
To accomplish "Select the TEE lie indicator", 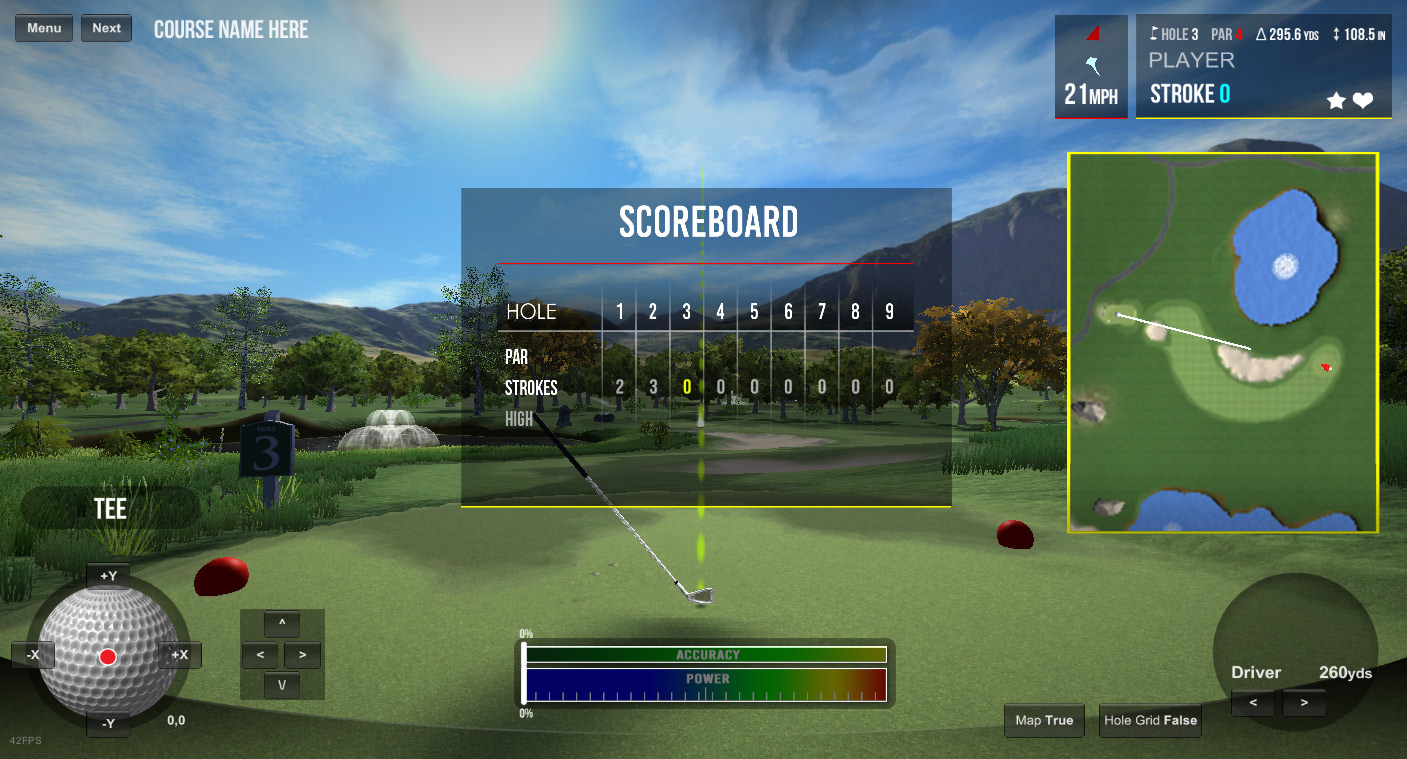I will (110, 508).
